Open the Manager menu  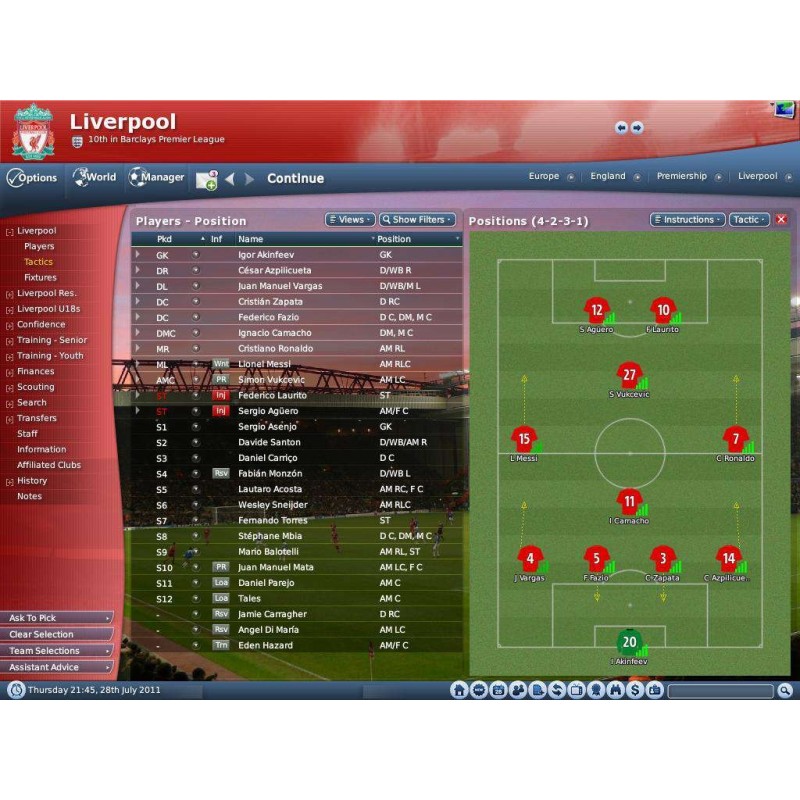click(x=156, y=178)
